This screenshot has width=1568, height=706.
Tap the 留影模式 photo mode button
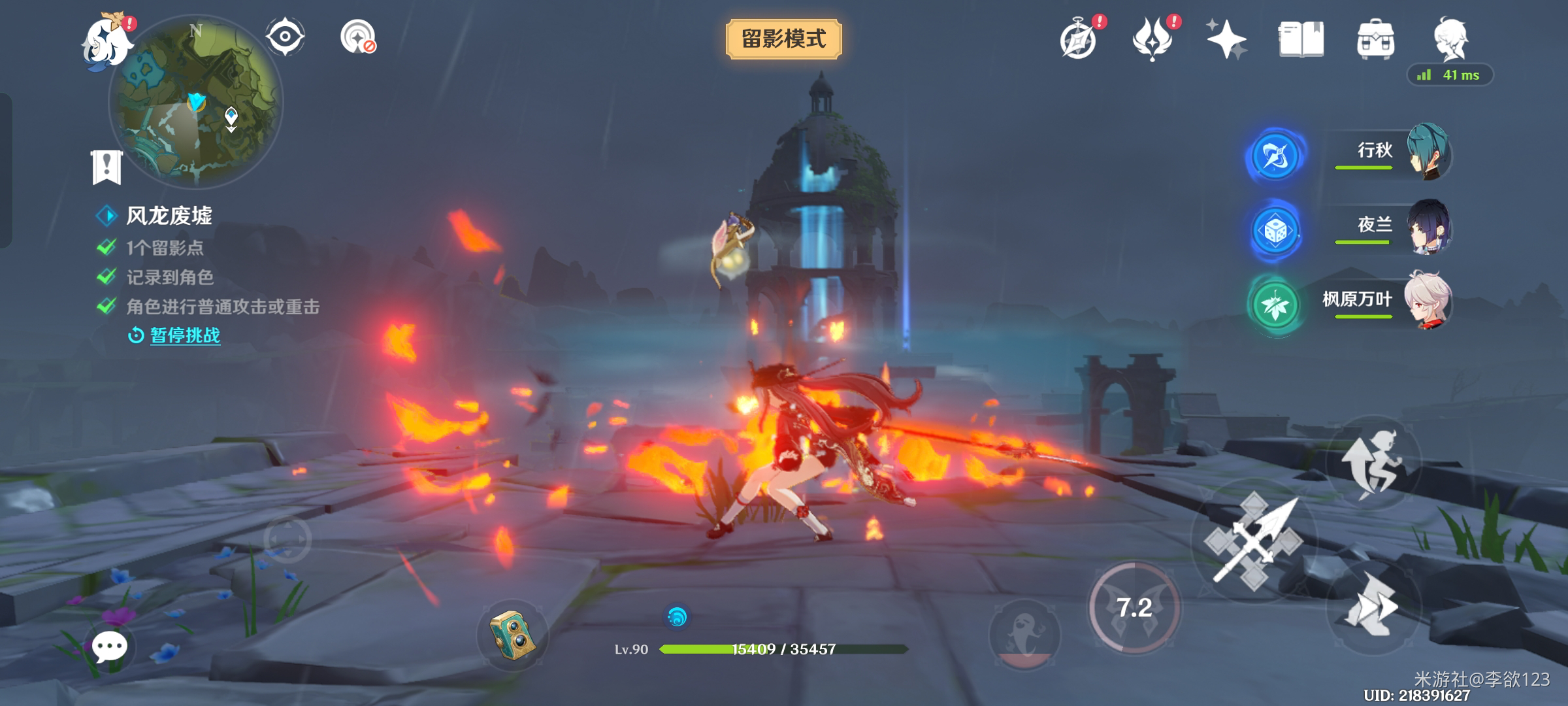coord(783,39)
